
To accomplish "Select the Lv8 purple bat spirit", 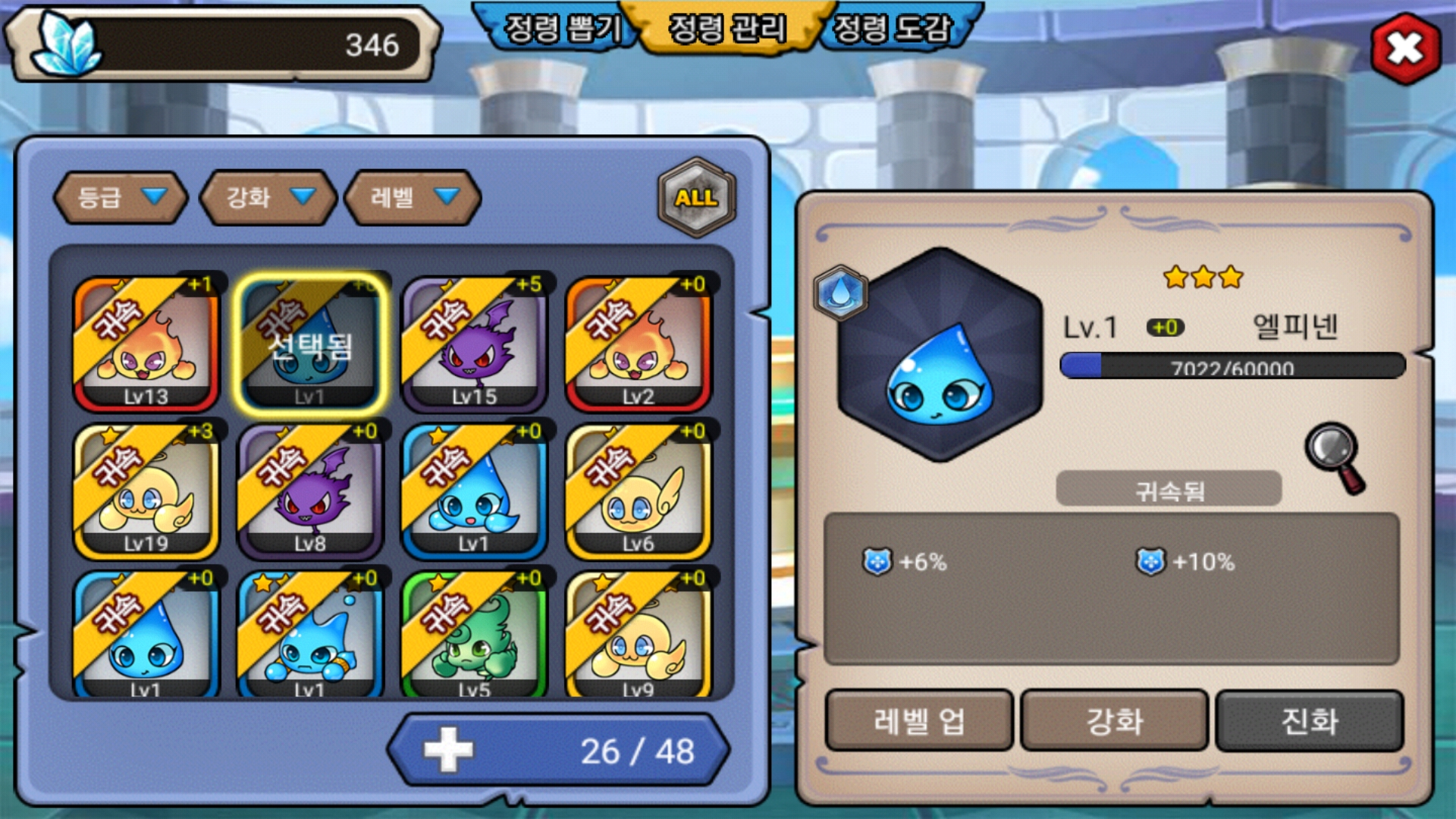I will tap(310, 491).
